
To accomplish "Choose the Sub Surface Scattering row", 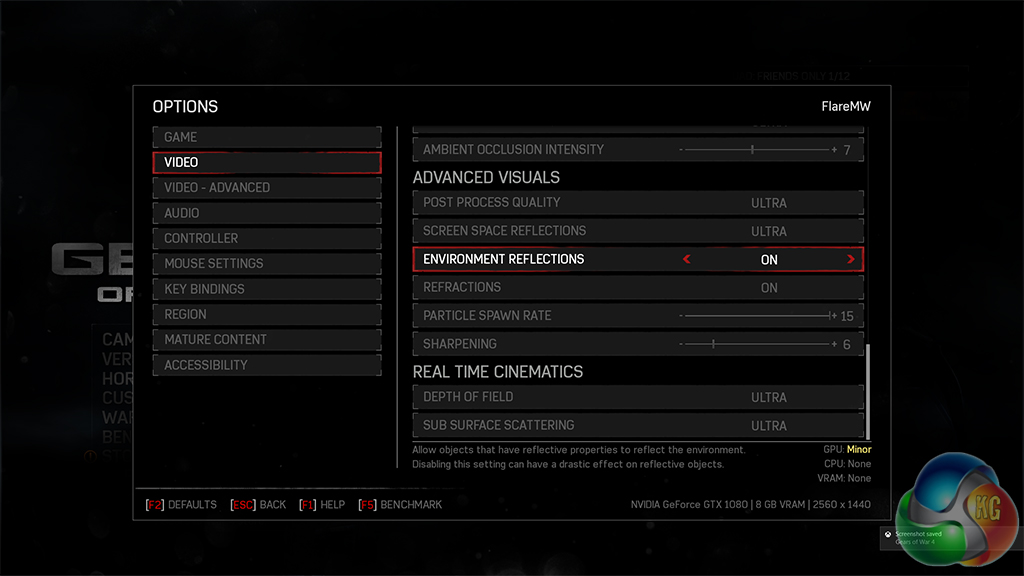I will [637, 425].
